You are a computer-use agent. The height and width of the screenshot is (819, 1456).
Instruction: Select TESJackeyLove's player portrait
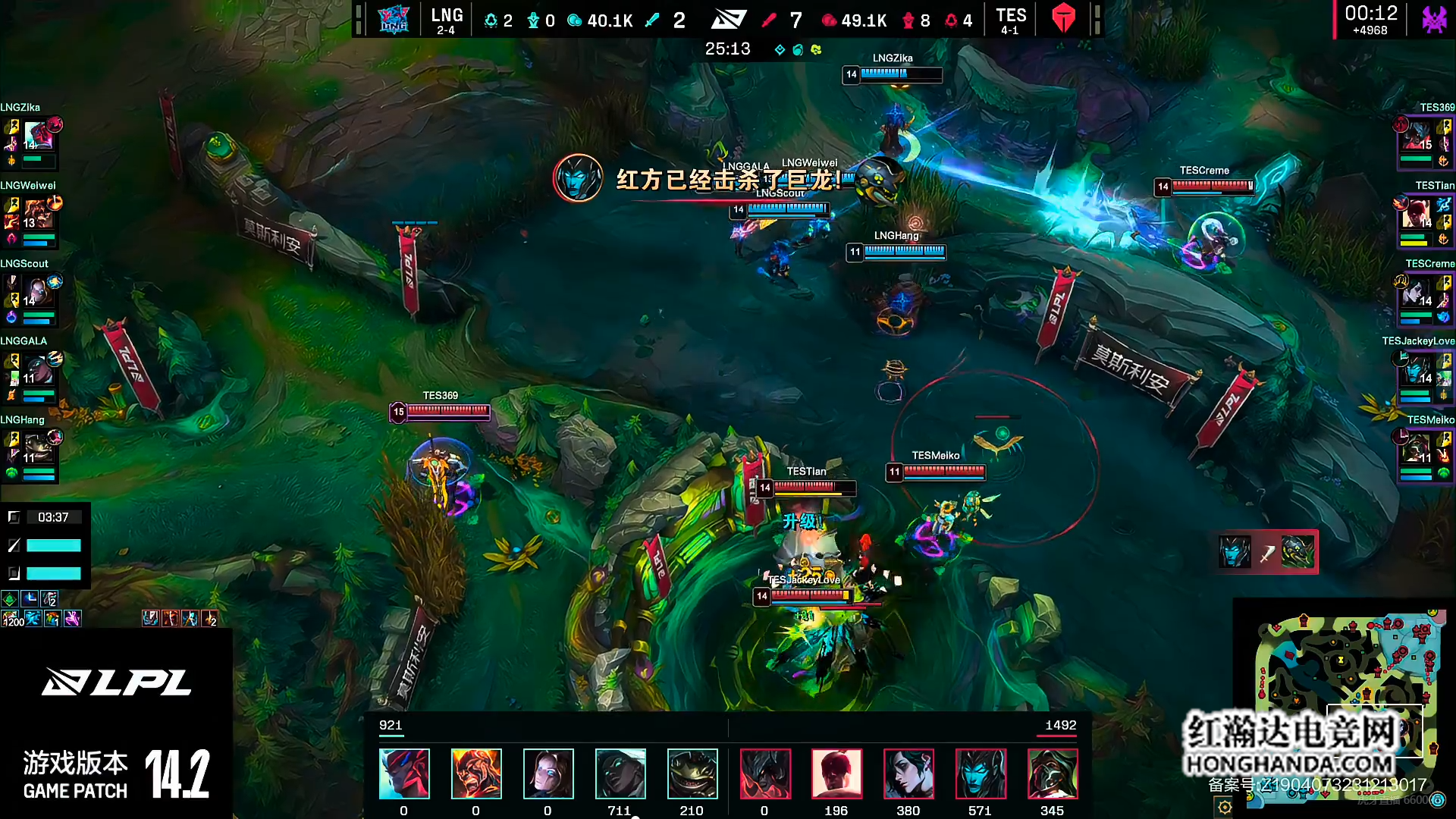(x=1415, y=371)
